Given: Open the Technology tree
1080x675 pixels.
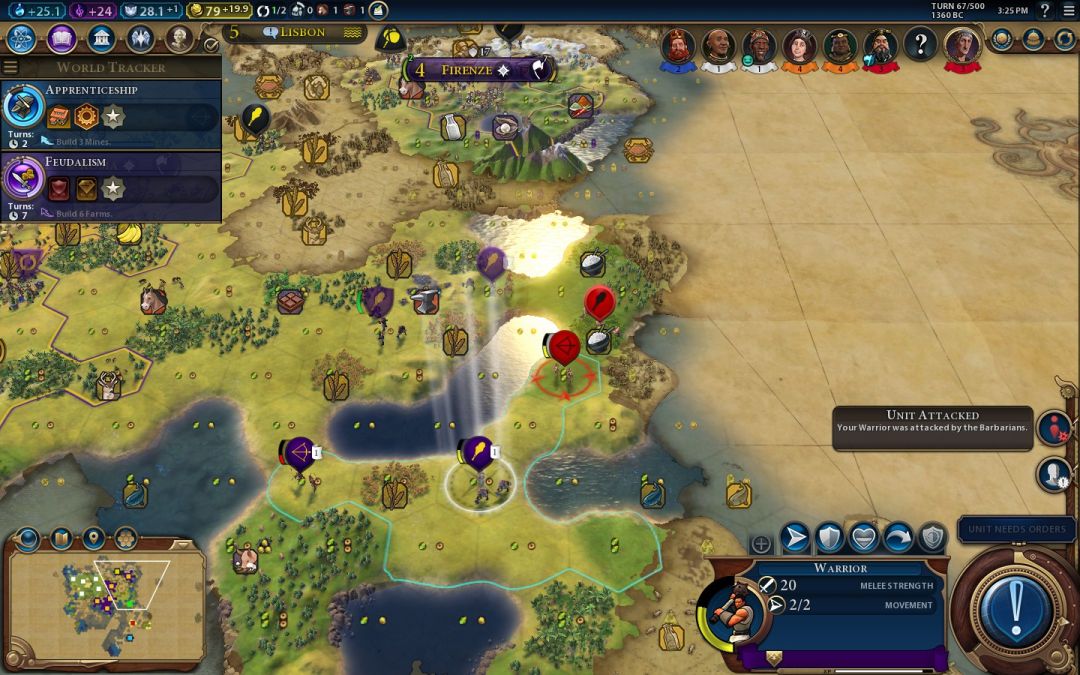Looking at the screenshot, I should pyautogui.click(x=22, y=39).
